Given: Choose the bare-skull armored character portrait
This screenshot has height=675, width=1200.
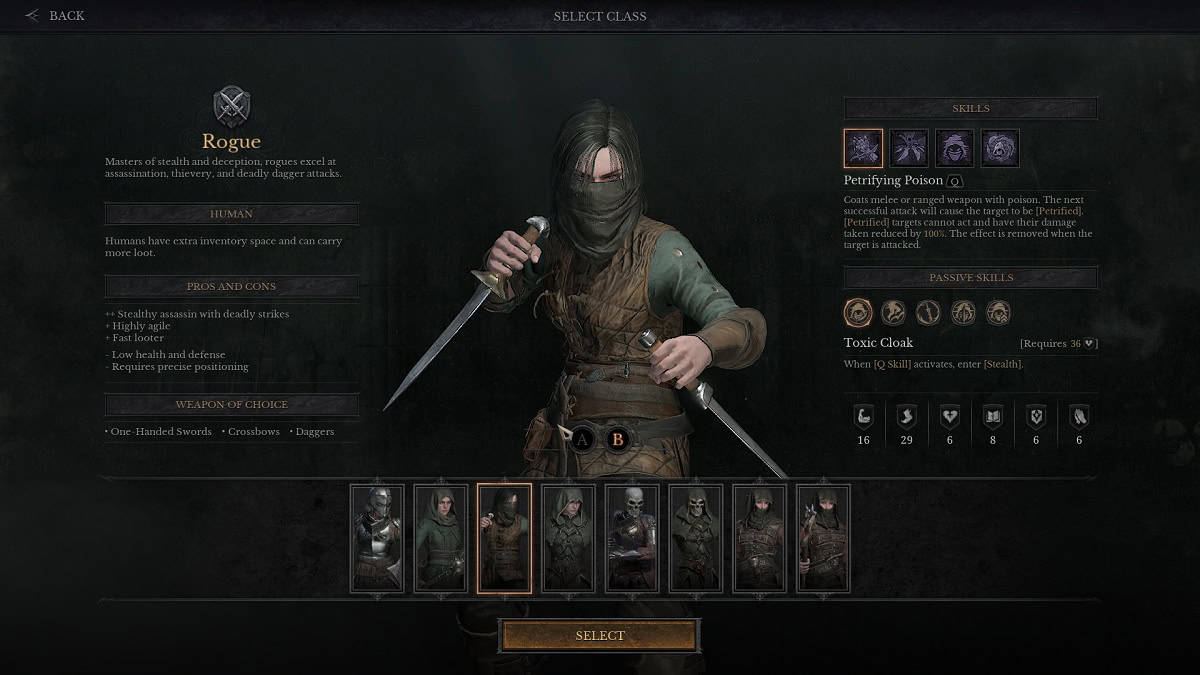Looking at the screenshot, I should pyautogui.click(x=632, y=538).
